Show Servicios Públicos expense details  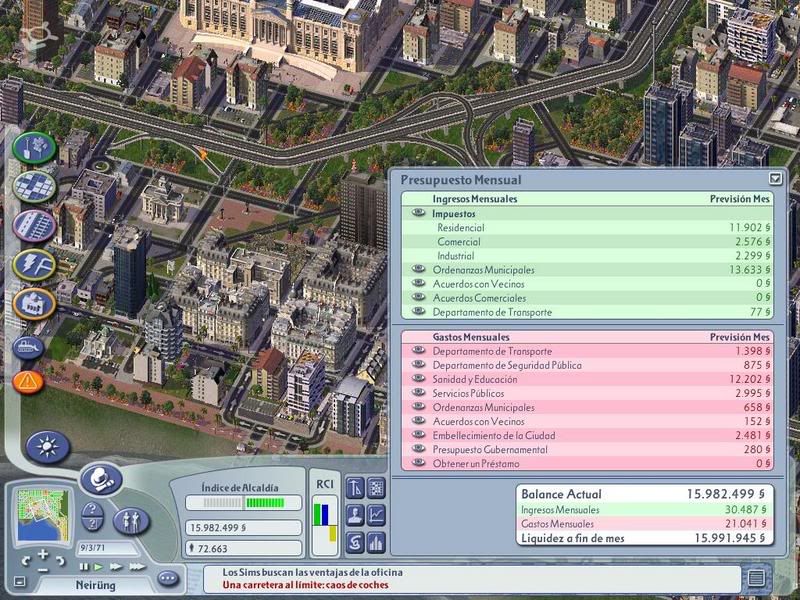(418, 394)
